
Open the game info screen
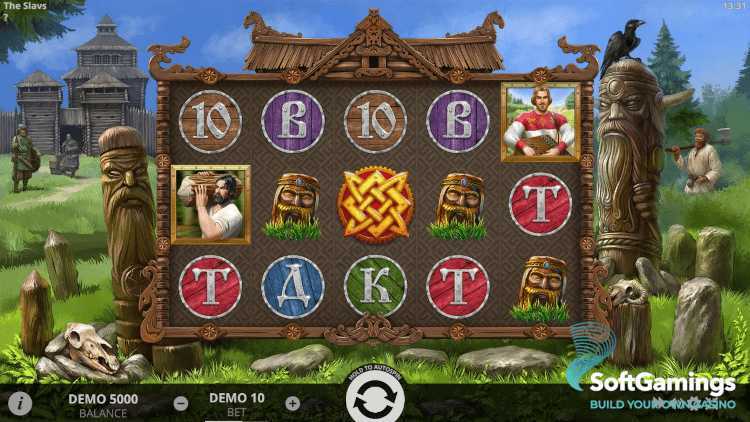18,404
